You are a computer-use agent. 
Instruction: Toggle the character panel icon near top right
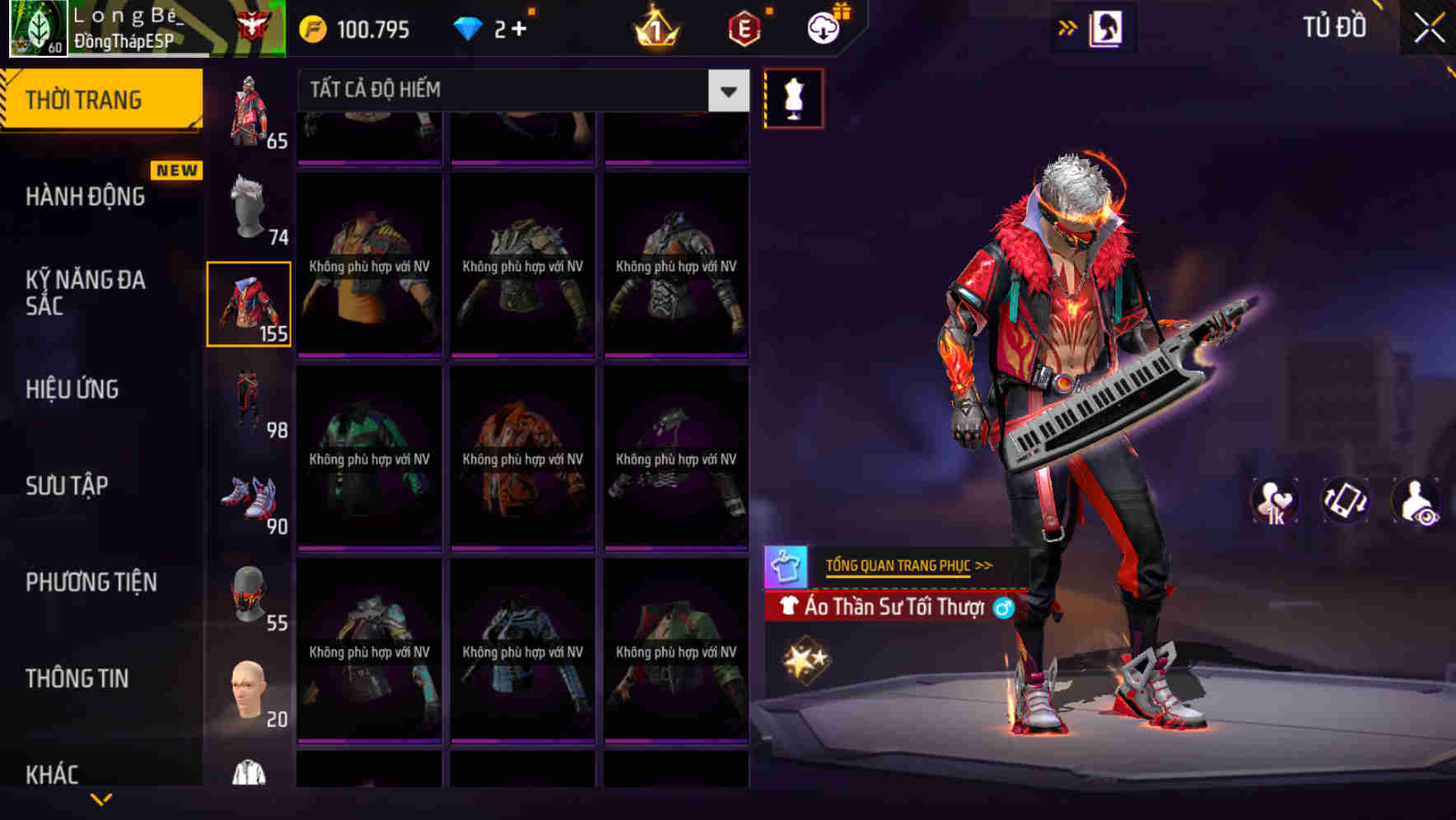click(1108, 27)
